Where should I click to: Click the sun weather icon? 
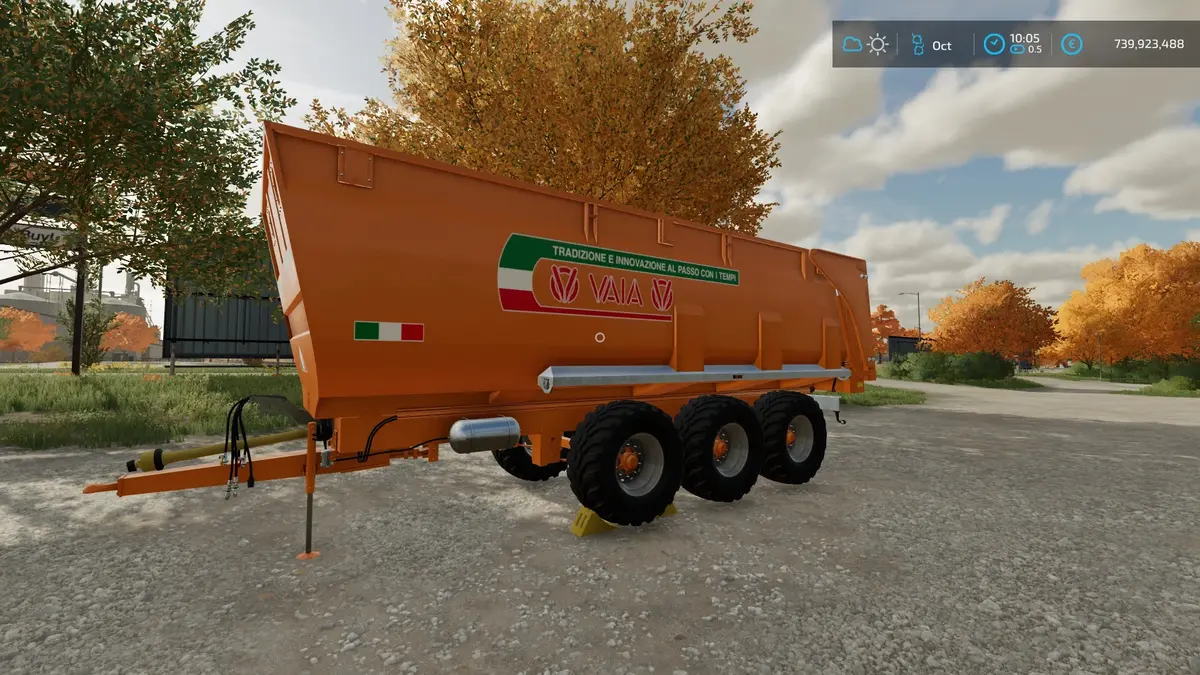click(877, 44)
